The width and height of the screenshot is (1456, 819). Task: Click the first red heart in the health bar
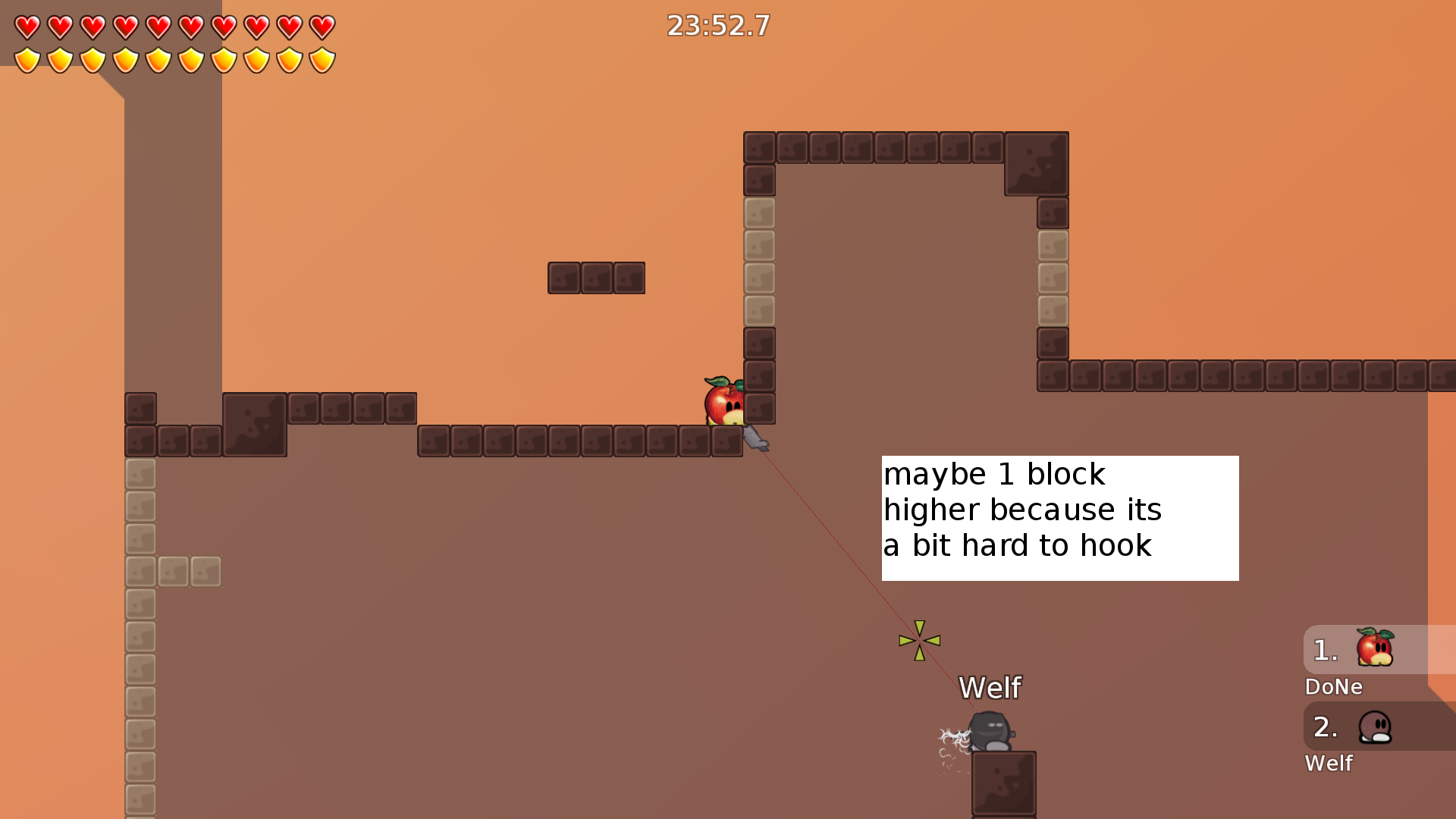(27, 26)
